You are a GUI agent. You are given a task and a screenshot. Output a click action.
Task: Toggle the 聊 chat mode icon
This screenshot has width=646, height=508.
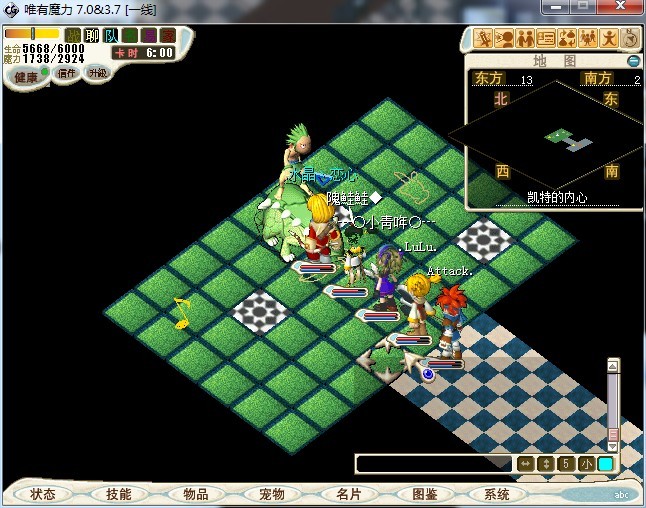[92, 36]
